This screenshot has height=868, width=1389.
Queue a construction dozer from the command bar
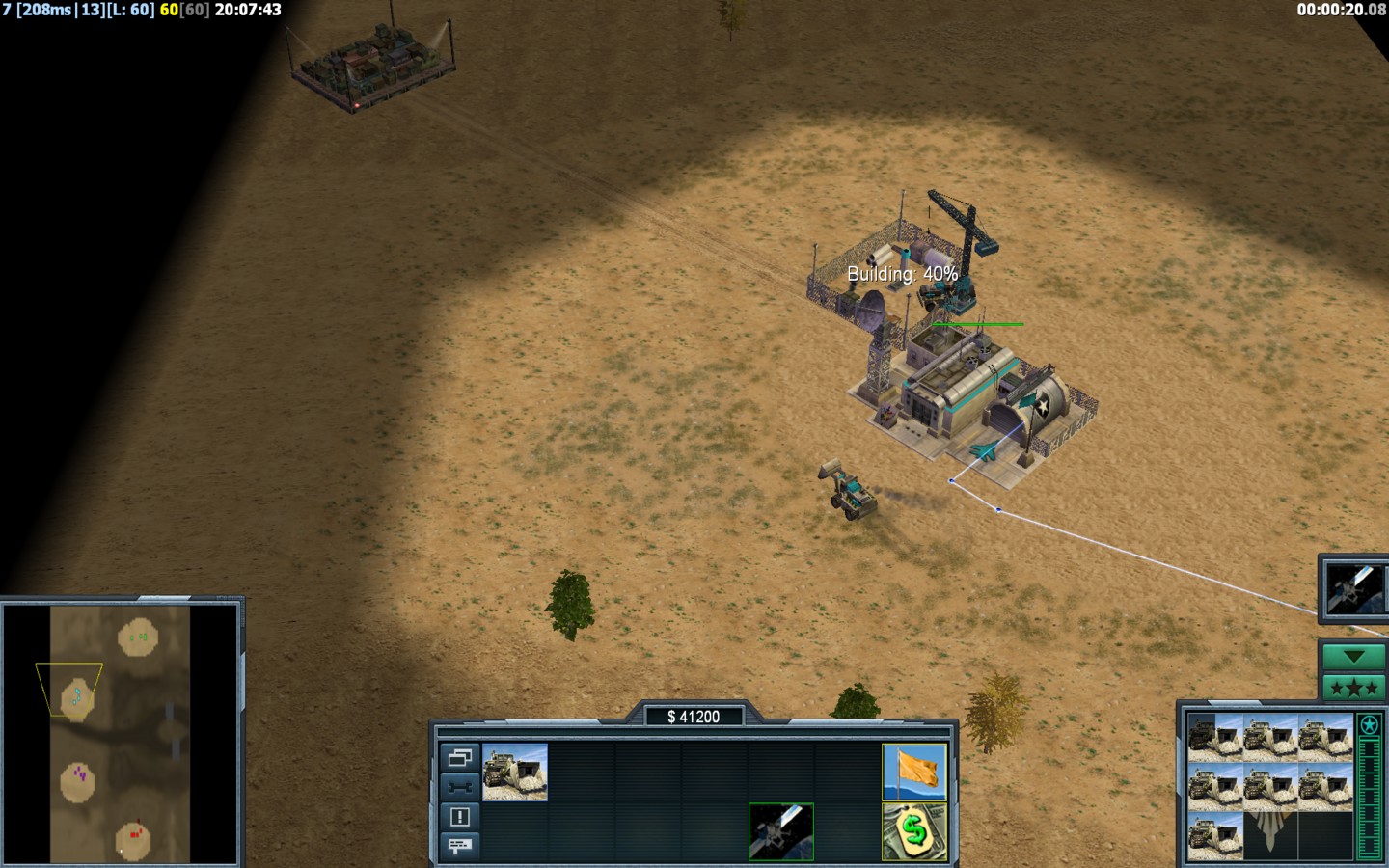pos(515,772)
